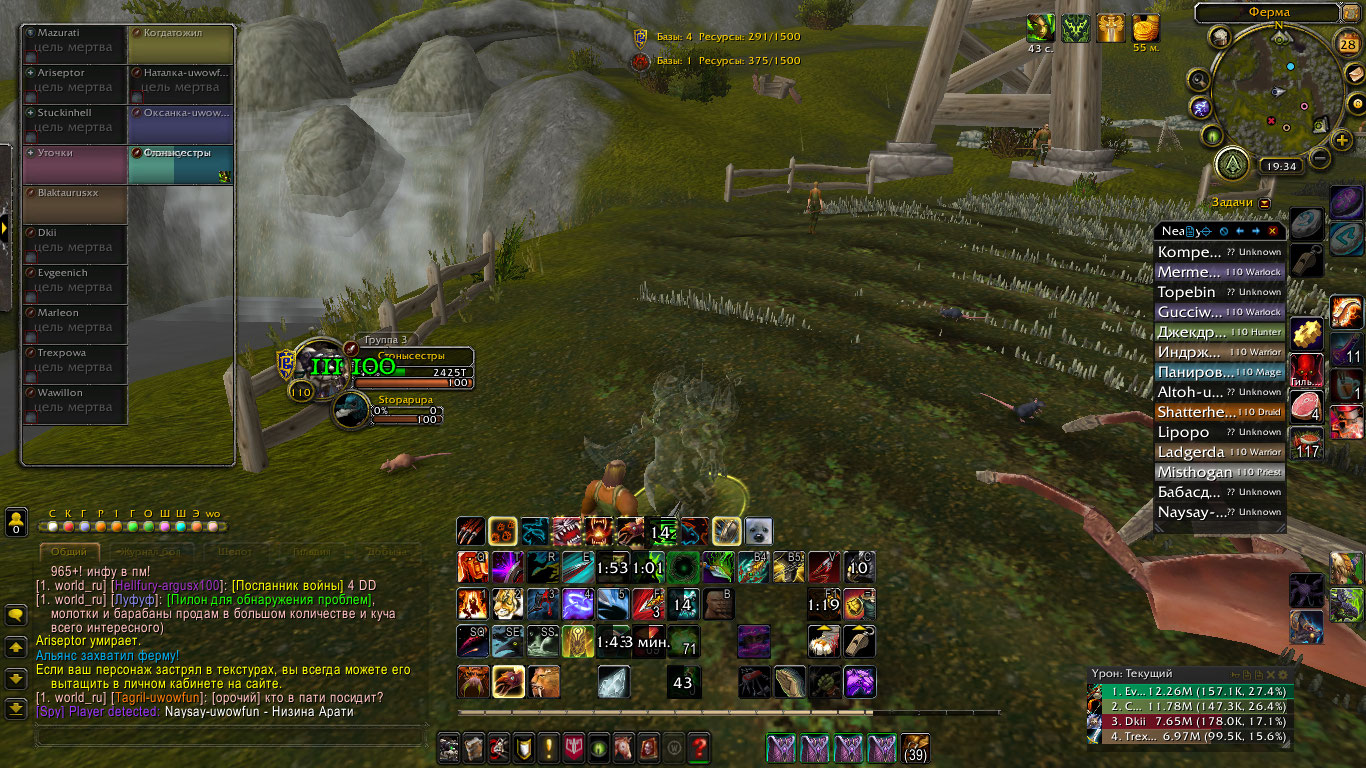The height and width of the screenshot is (768, 1366).
Task: Open the bag showing 39 free slots
Action: [x=914, y=747]
